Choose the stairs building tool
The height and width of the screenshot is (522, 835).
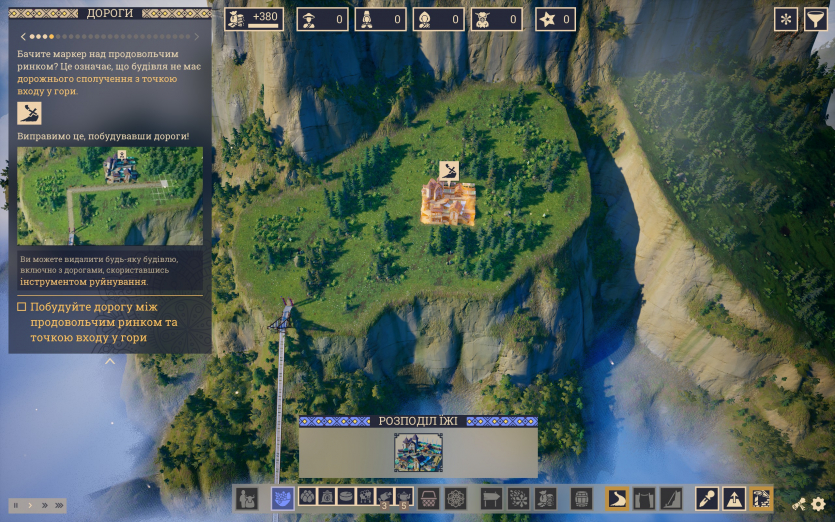tap(670, 498)
